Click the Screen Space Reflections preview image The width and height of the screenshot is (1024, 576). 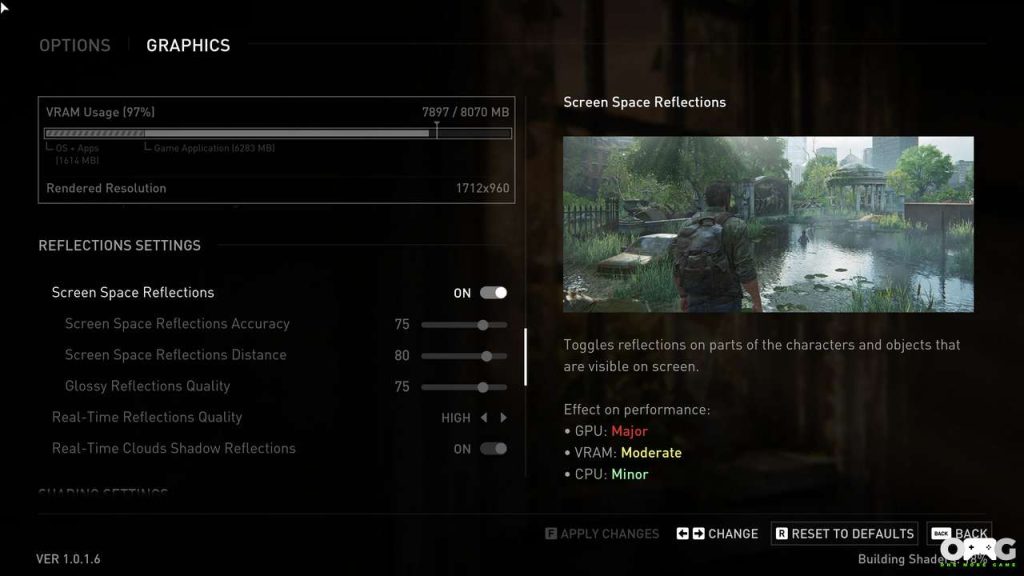tap(768, 224)
